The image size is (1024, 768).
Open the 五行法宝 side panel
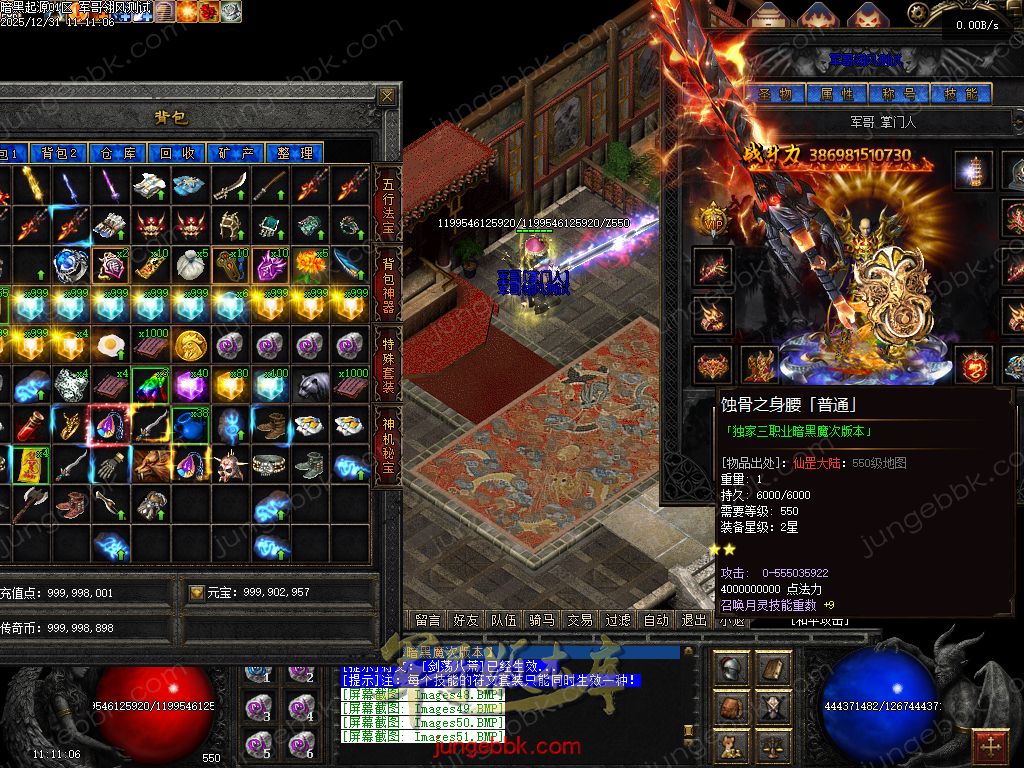[388, 203]
